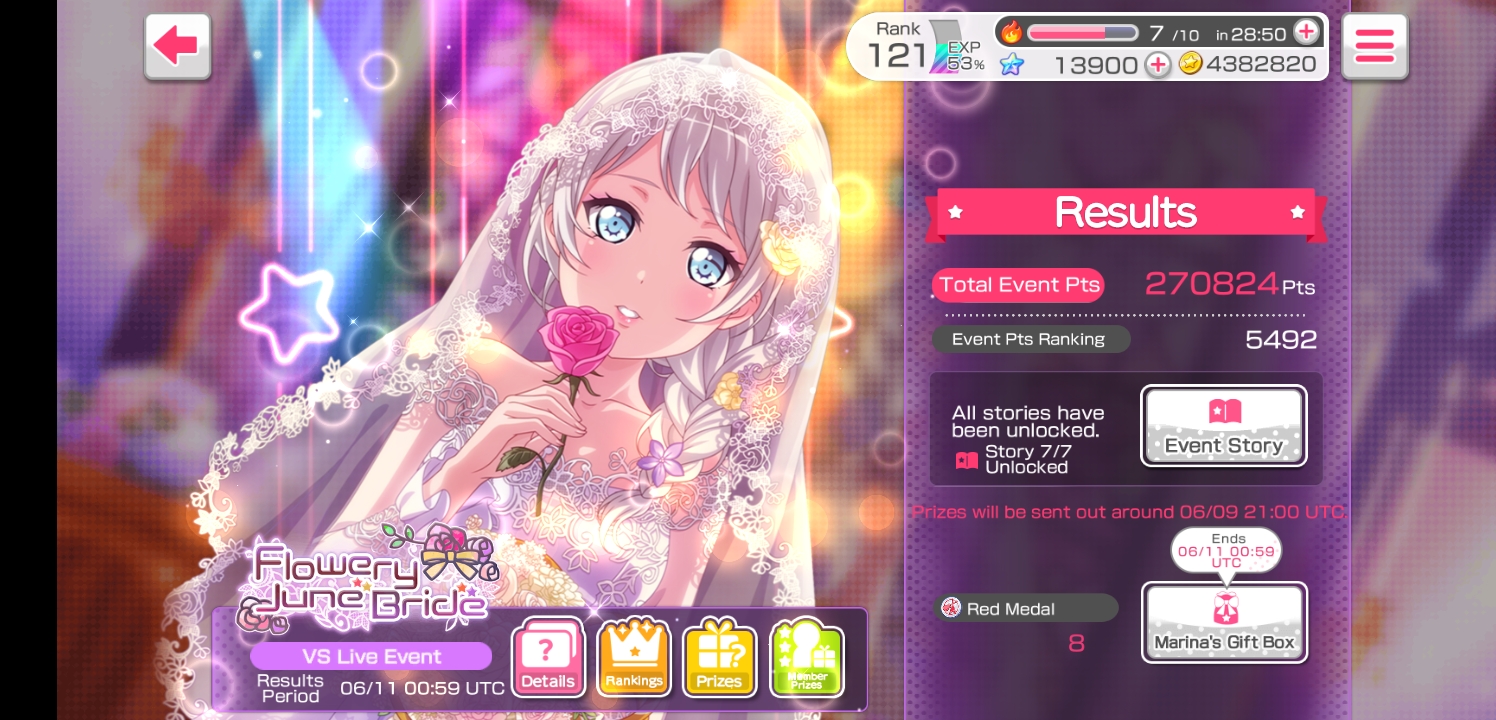The height and width of the screenshot is (720, 1496).
Task: Go back with the pink arrow button
Action: 177,46
